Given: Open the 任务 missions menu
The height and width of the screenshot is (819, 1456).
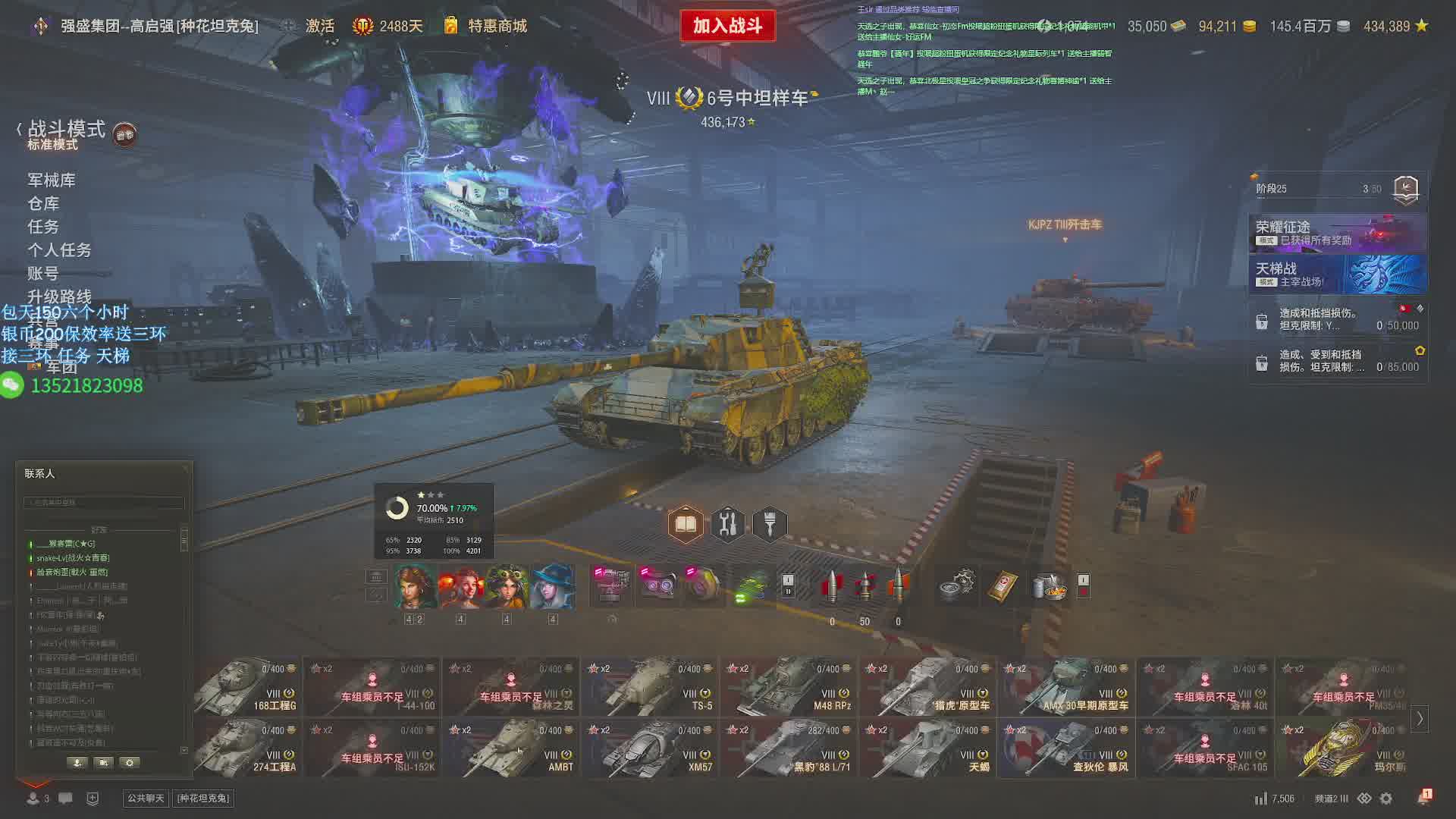Looking at the screenshot, I should click(43, 227).
